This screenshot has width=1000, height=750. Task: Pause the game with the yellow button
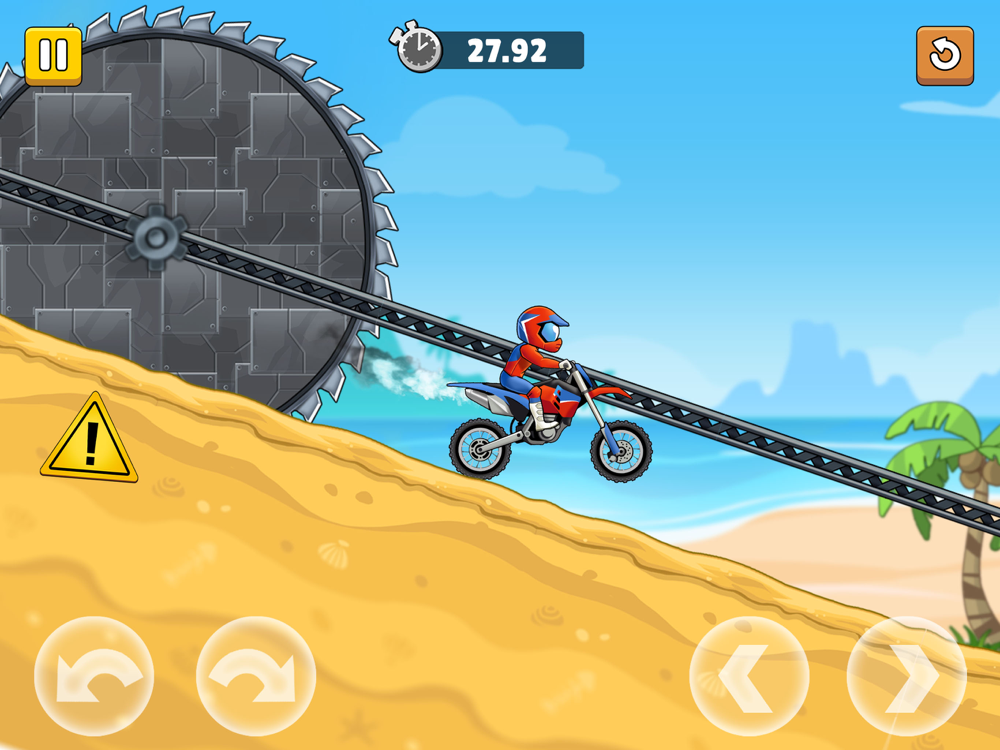tap(53, 56)
